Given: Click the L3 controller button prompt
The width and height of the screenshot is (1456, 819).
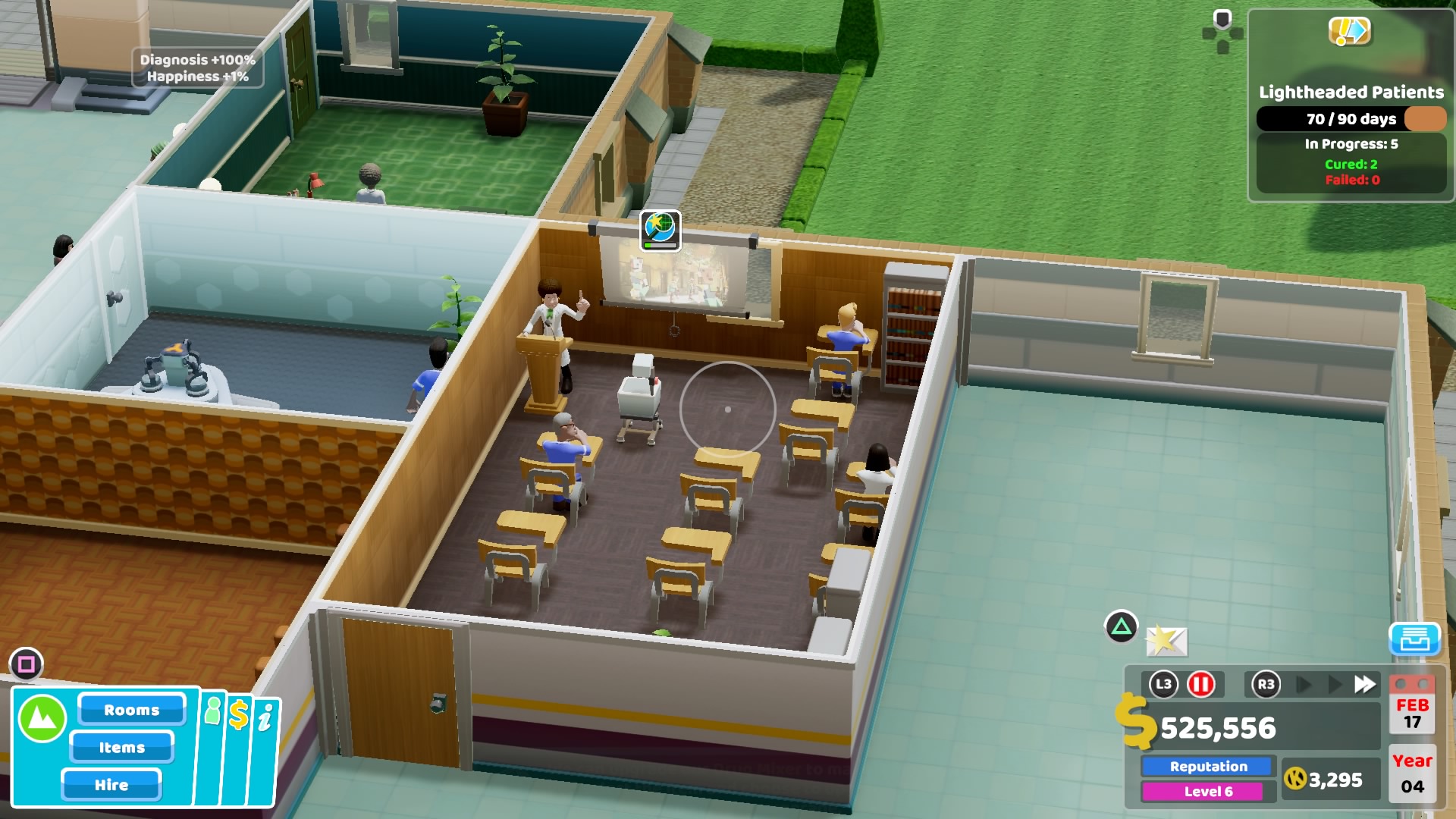Looking at the screenshot, I should click(1164, 685).
